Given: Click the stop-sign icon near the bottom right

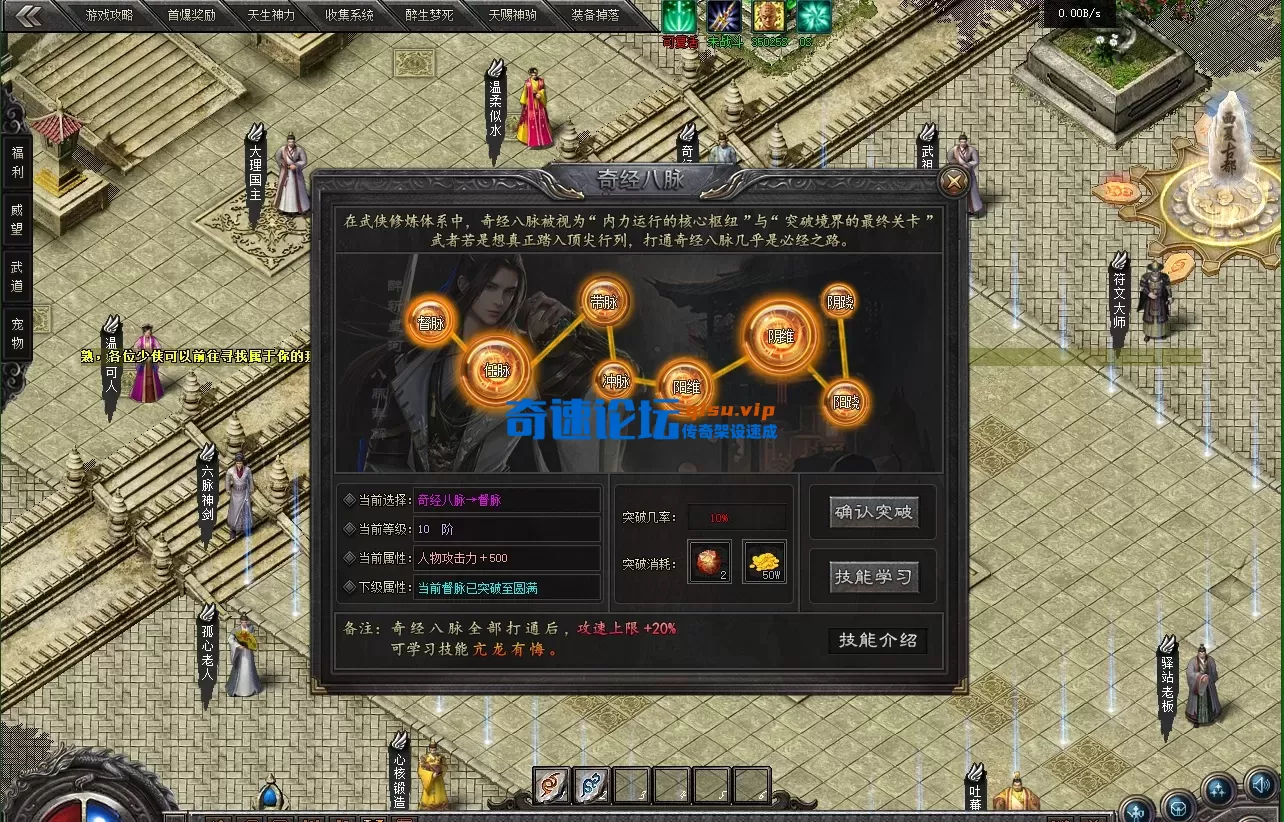Looking at the screenshot, I should (1178, 810).
